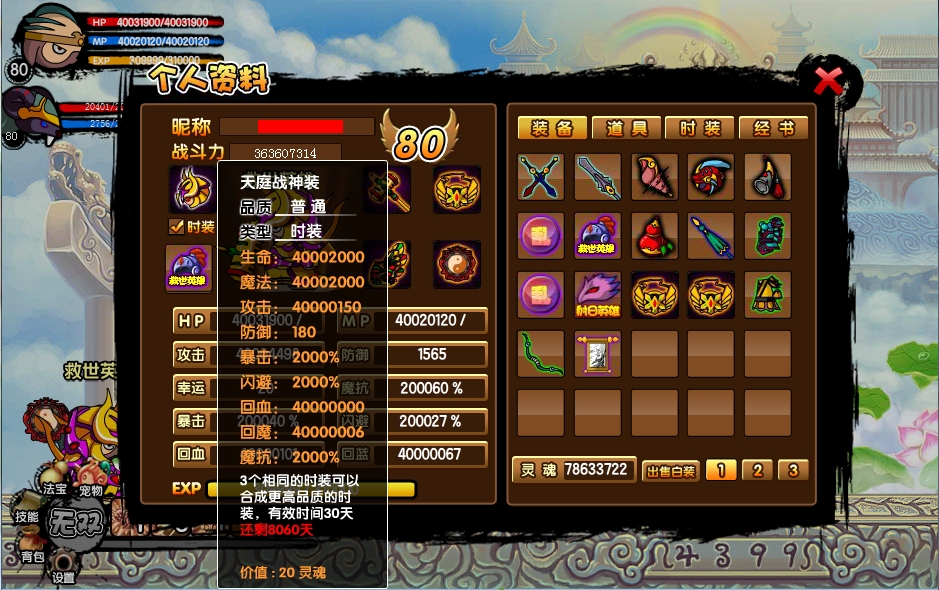Select the 射日英雄 purple helmet slot

click(x=598, y=295)
